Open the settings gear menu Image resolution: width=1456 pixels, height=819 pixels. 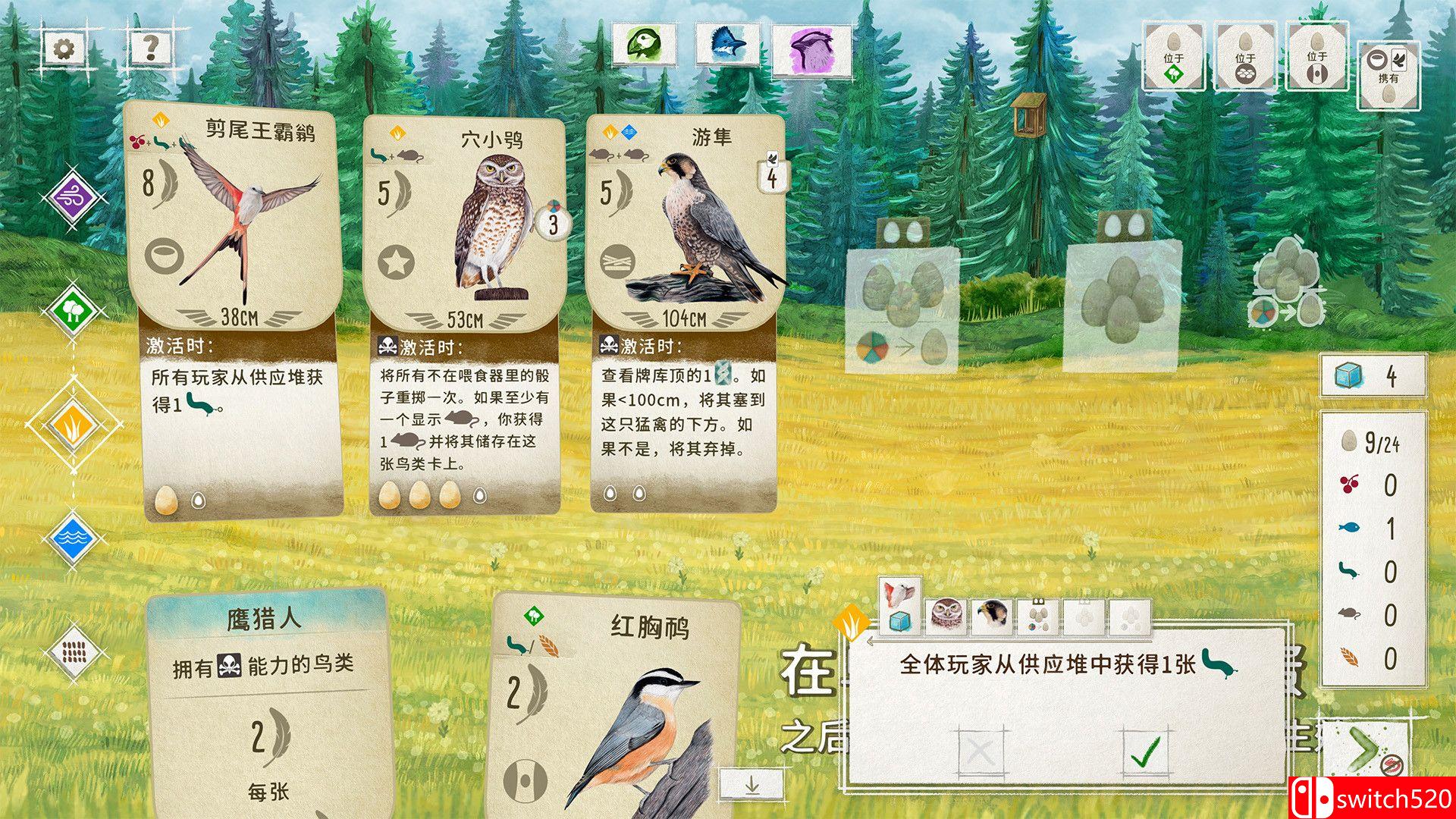(64, 47)
